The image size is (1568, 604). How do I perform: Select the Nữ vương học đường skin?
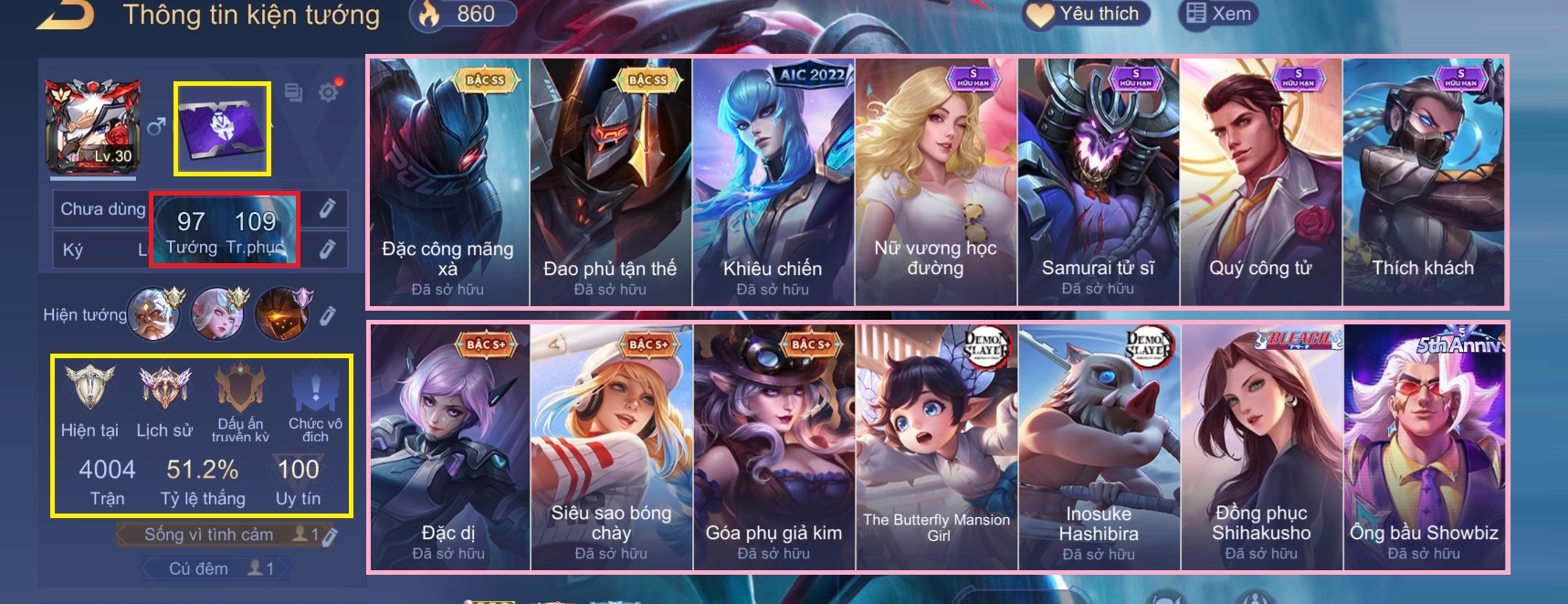[x=935, y=182]
